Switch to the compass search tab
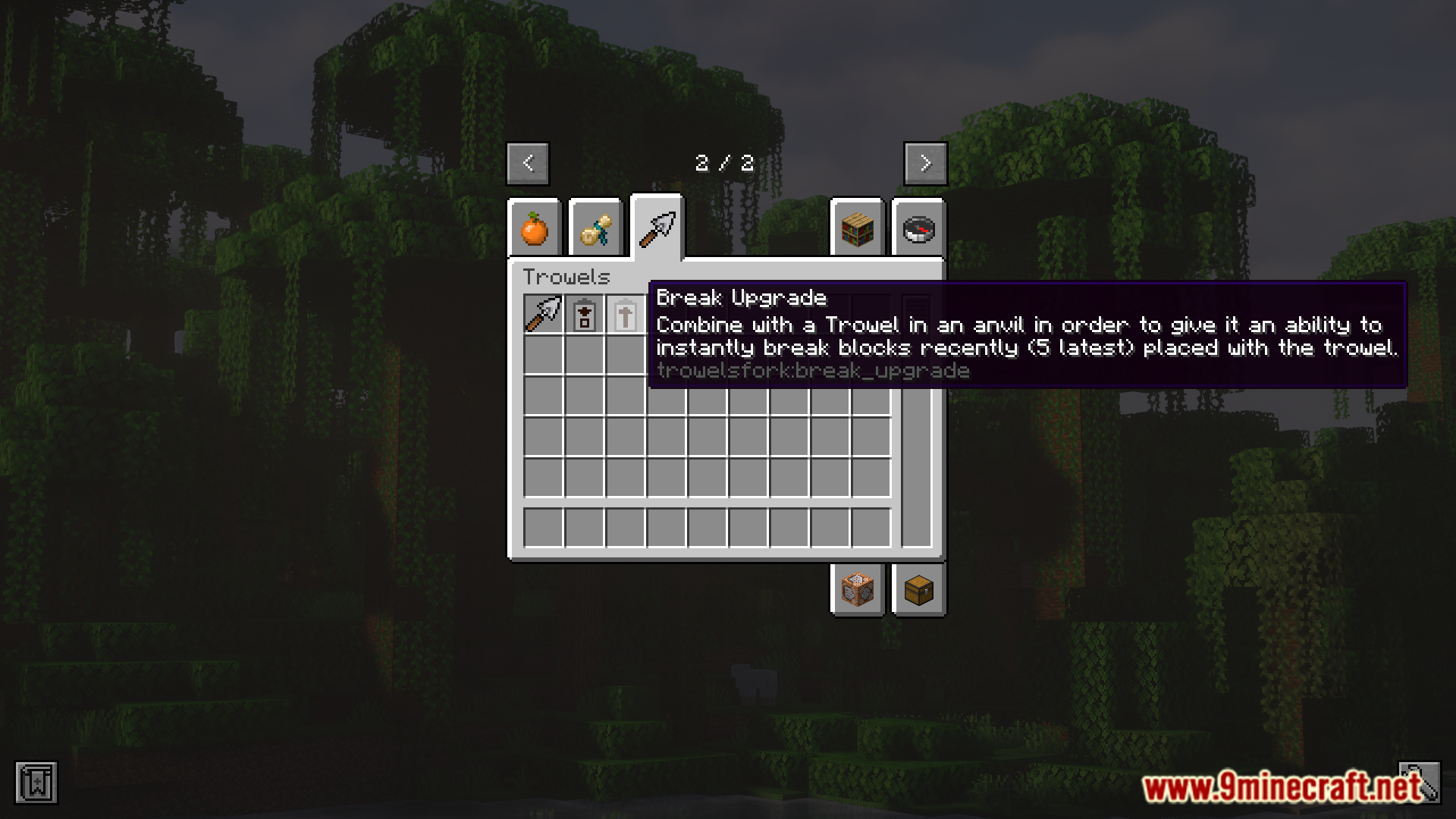1456x819 pixels. coord(918,228)
